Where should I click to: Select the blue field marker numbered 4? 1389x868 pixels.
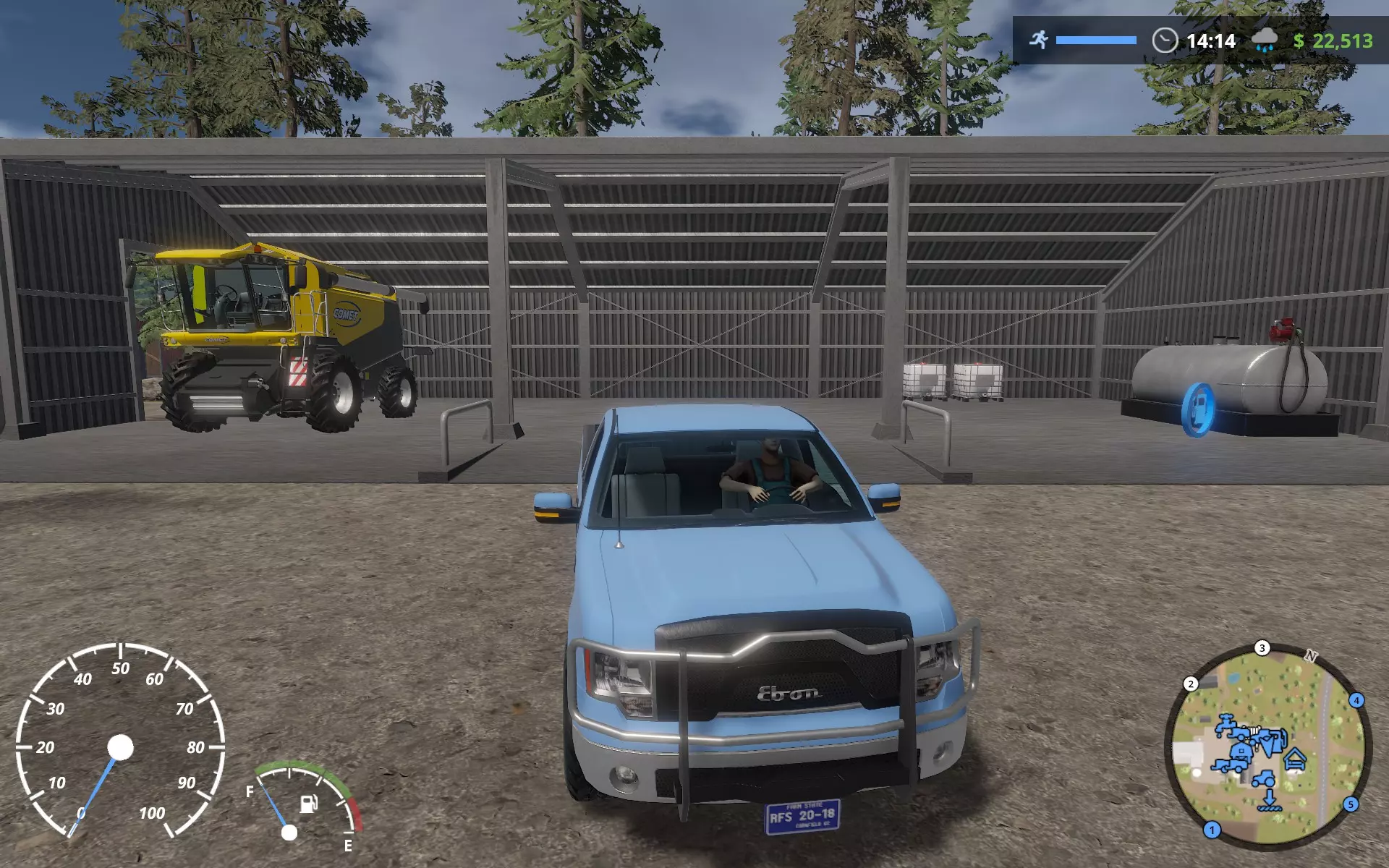pyautogui.click(x=1356, y=700)
